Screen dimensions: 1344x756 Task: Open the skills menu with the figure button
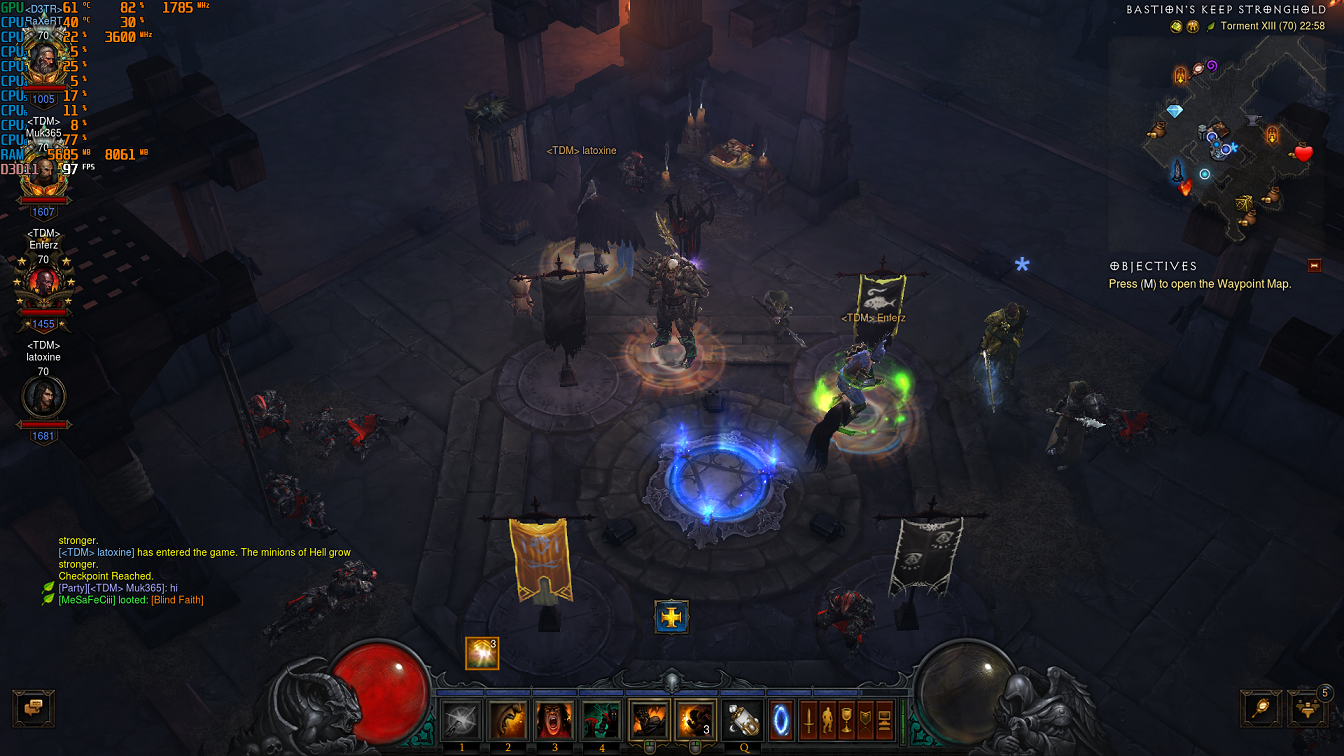(827, 720)
